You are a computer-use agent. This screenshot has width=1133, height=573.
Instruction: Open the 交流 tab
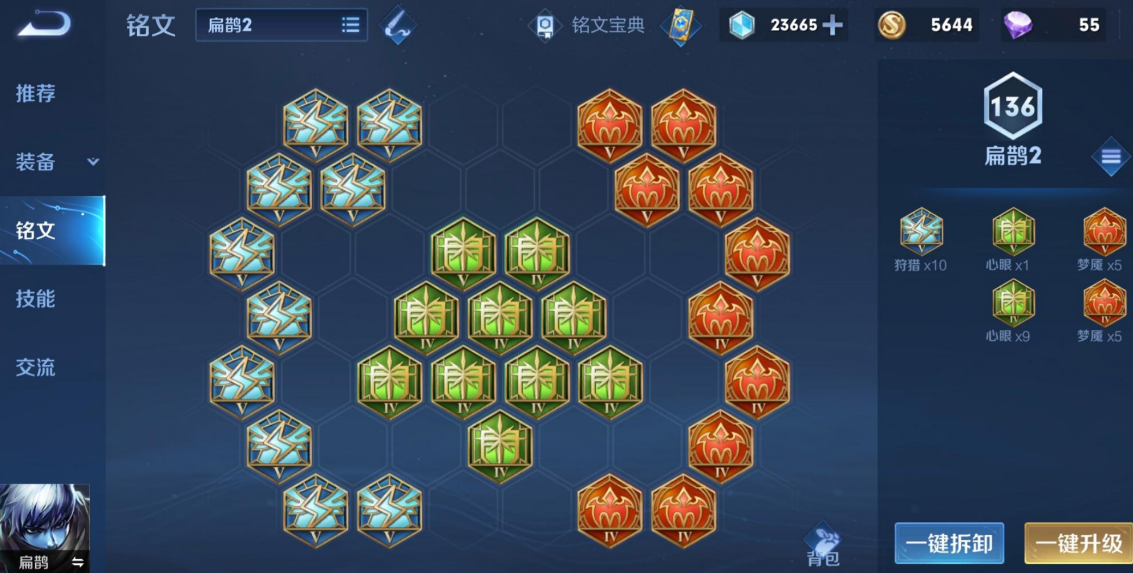(x=36, y=367)
